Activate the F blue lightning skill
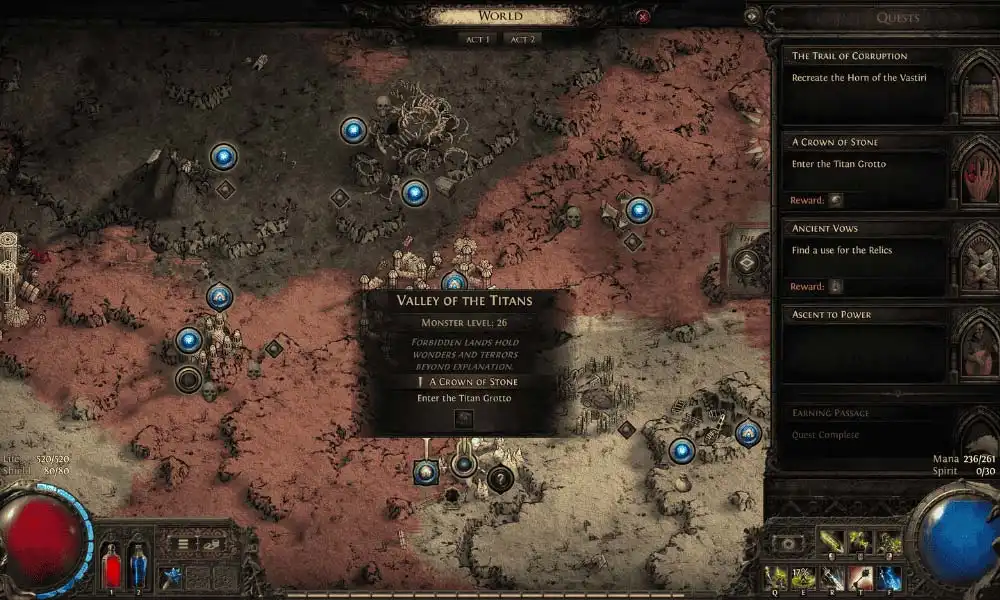Viewport: 1000px width, 600px height. 889,577
